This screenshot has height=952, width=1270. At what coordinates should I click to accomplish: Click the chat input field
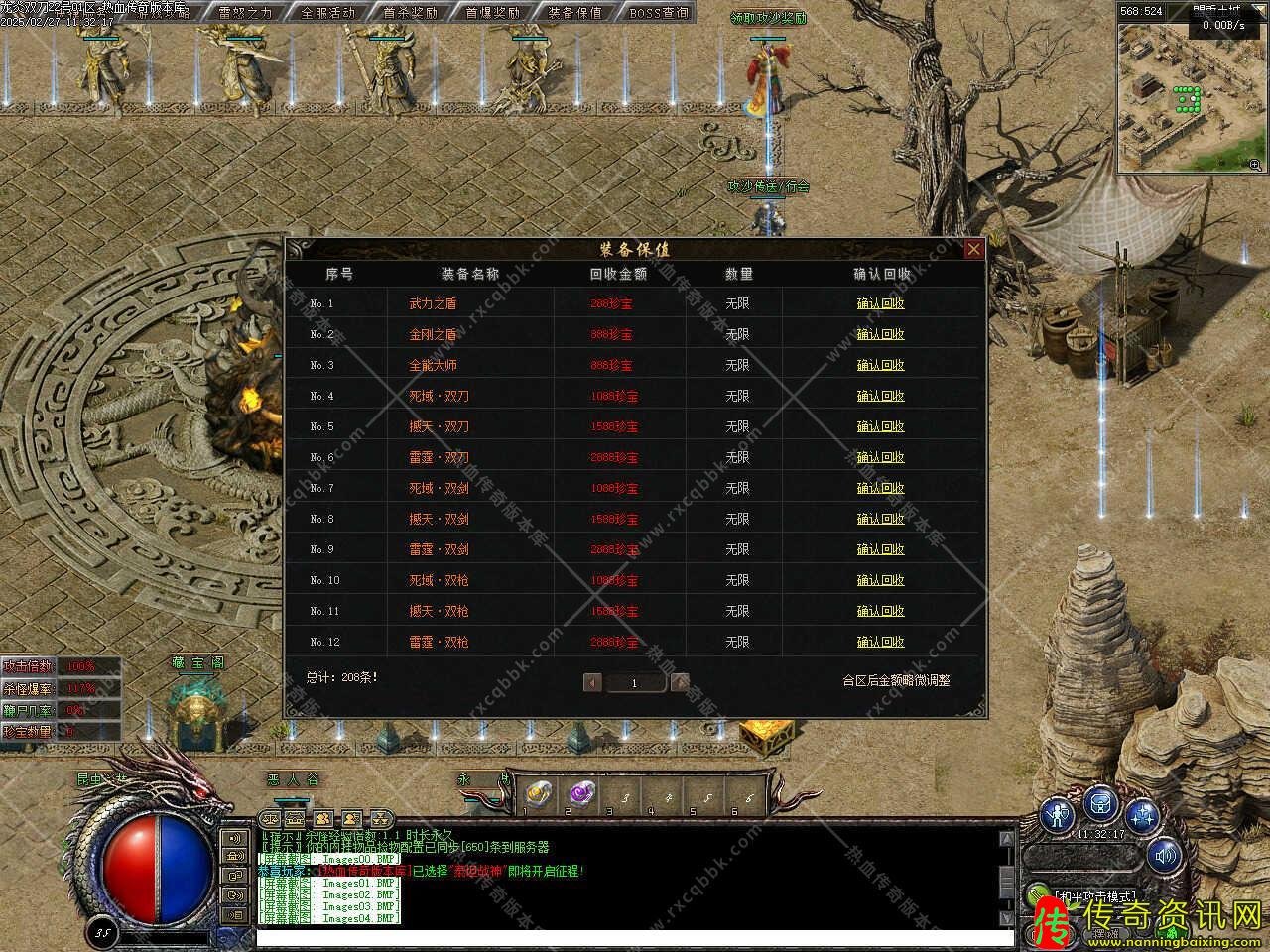(x=635, y=937)
